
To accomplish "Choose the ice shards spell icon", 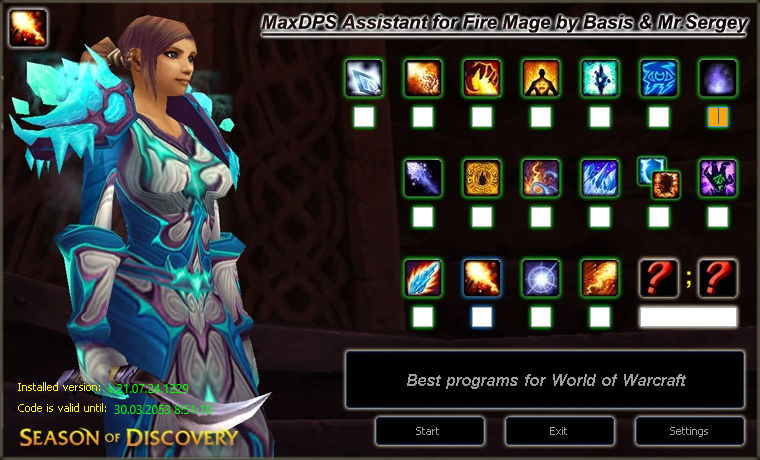I will [x=600, y=178].
